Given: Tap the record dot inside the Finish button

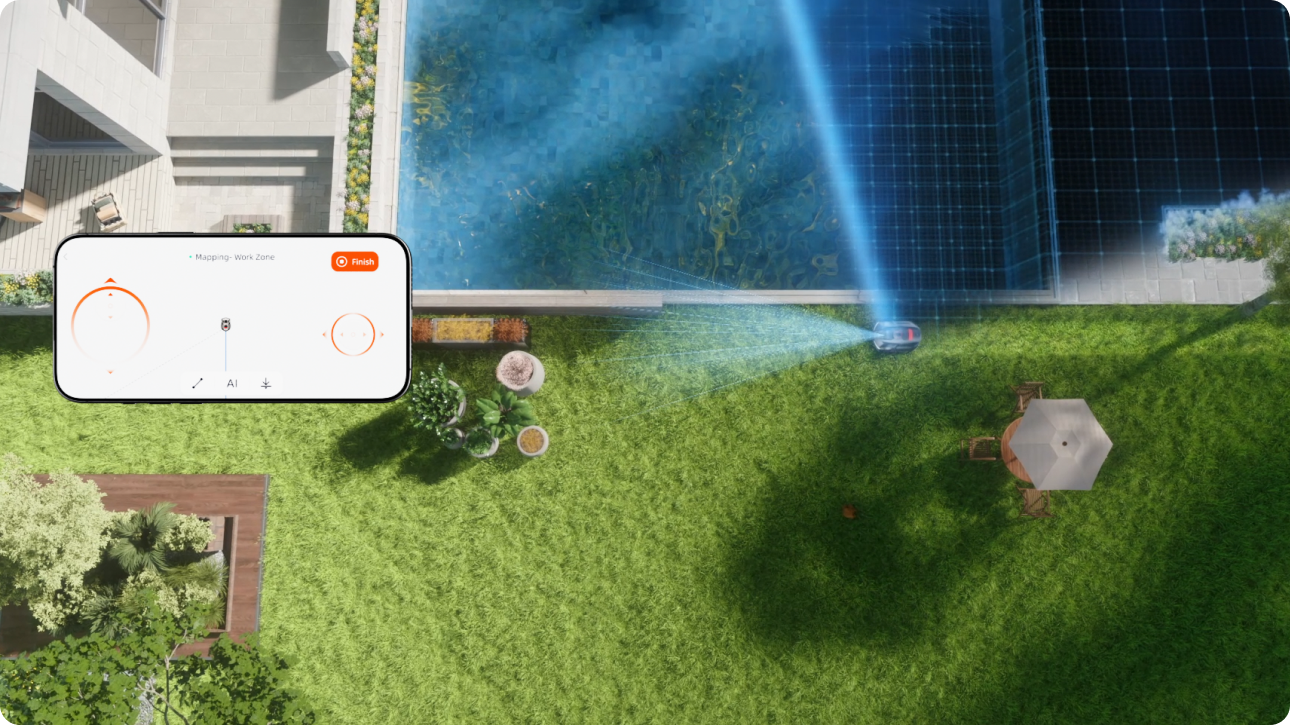Looking at the screenshot, I should tap(342, 262).
